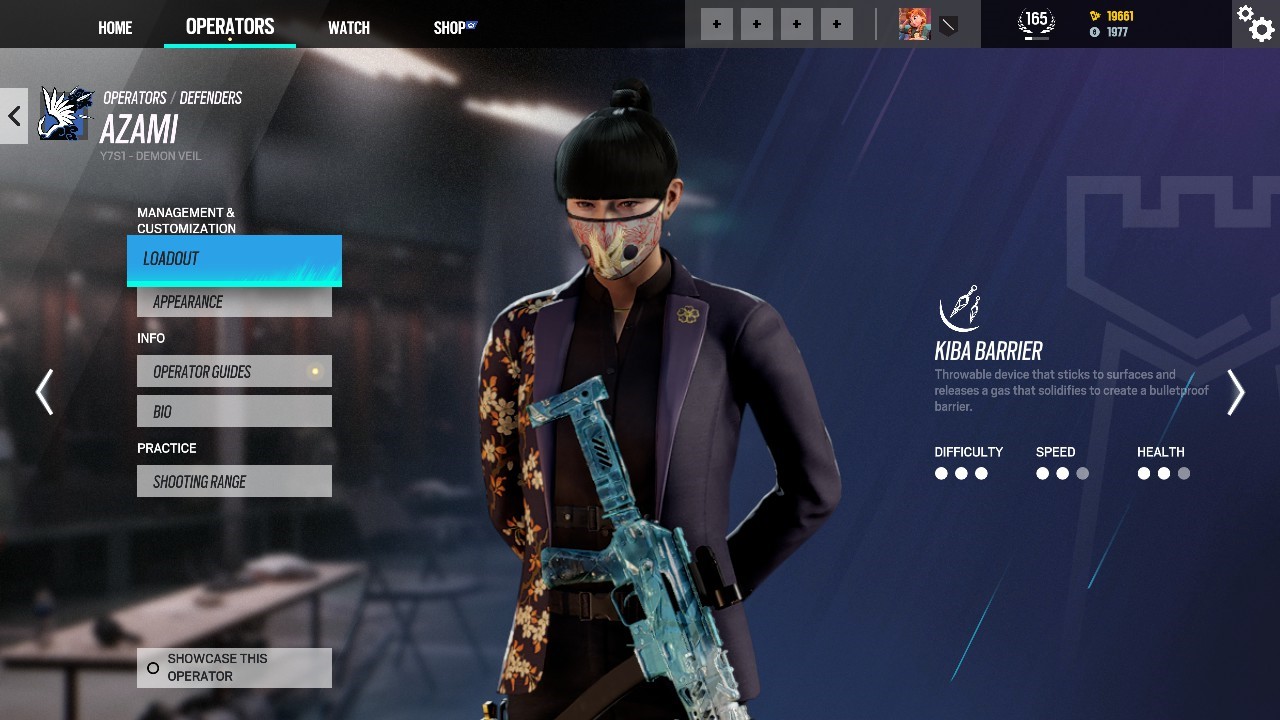1280x720 pixels.
Task: View the clearance level 165 badge
Action: 1036,22
